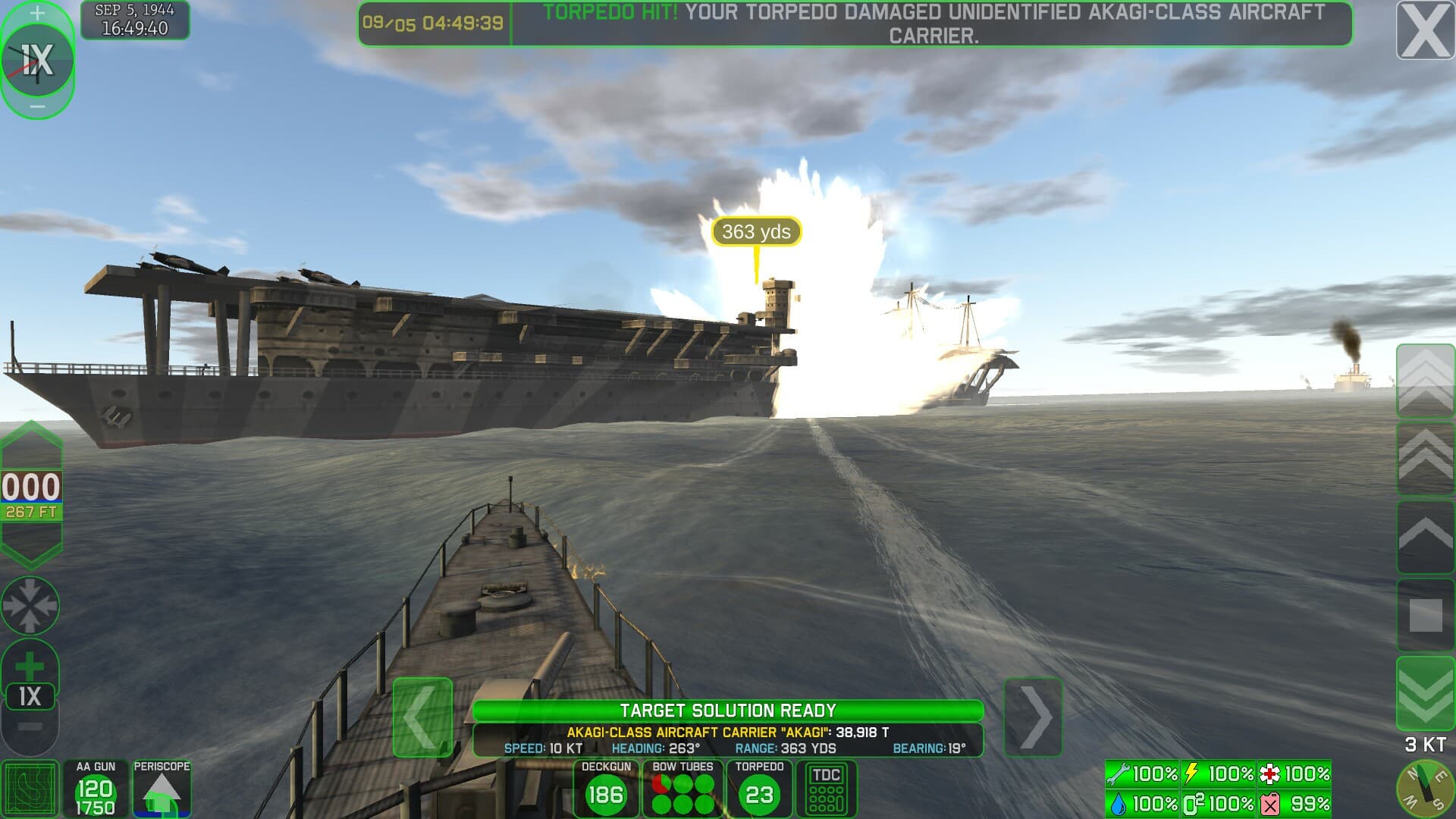
Task: Activate the four inward arrows icon
Action: pos(30,605)
